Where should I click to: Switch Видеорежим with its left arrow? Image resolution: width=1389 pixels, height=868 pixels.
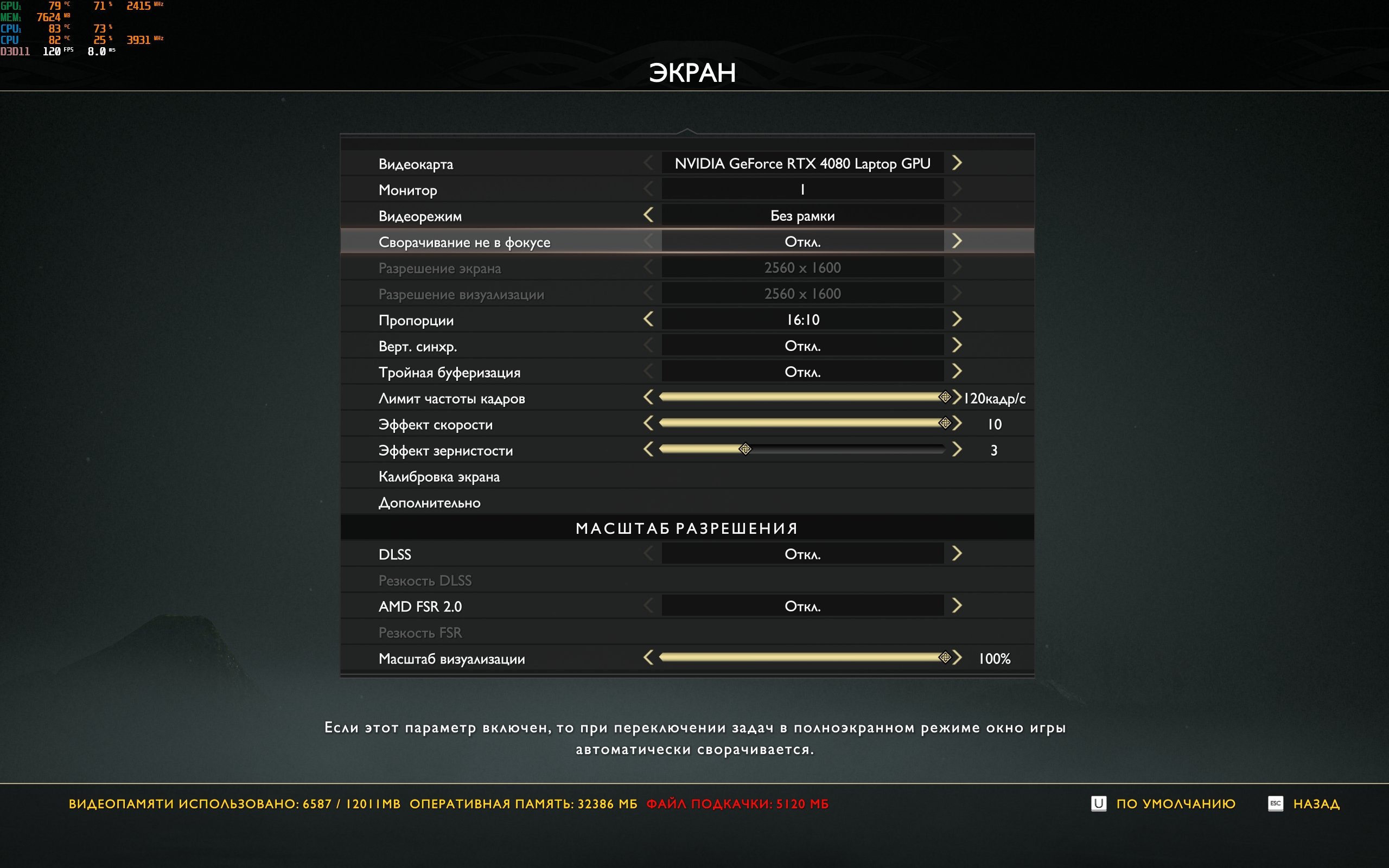[648, 215]
